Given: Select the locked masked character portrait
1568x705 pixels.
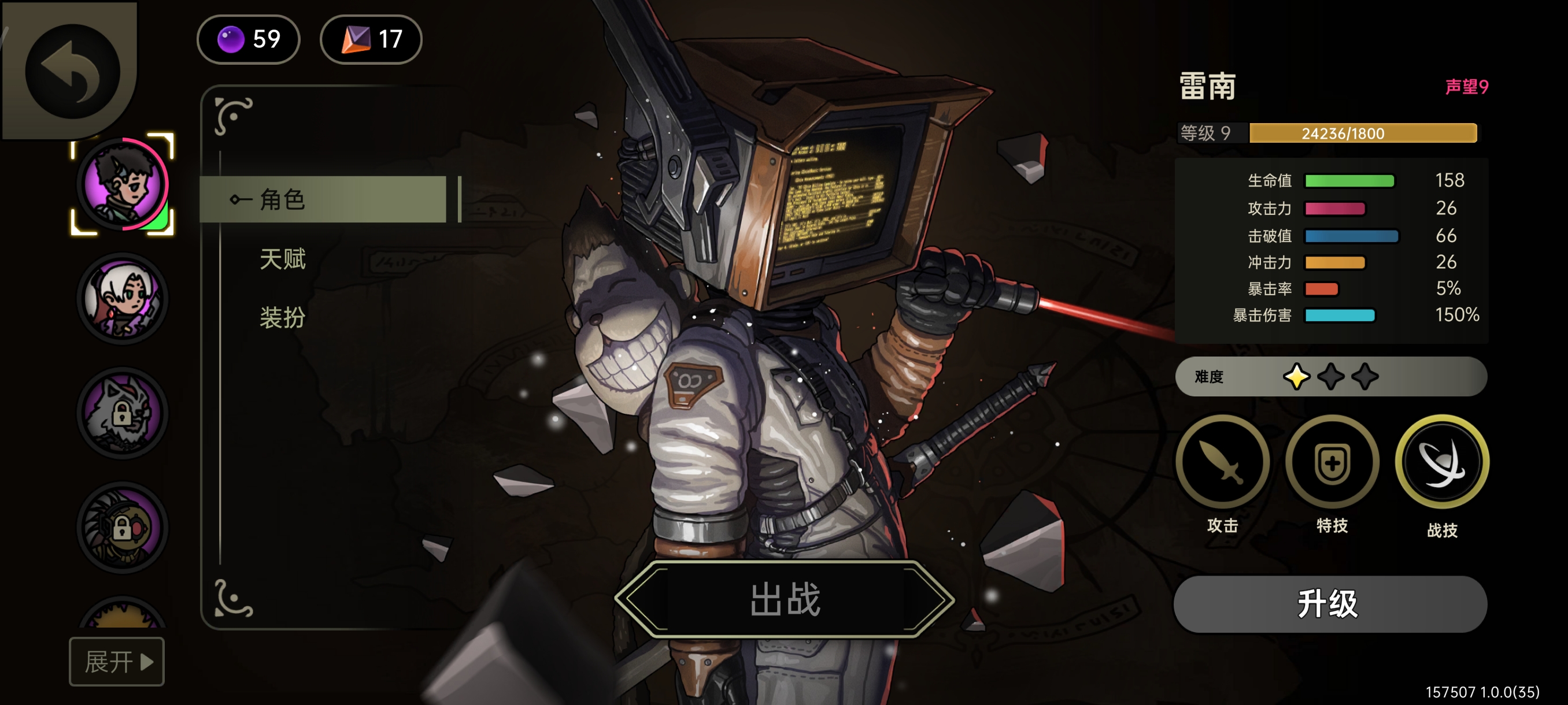Looking at the screenshot, I should (x=123, y=528).
